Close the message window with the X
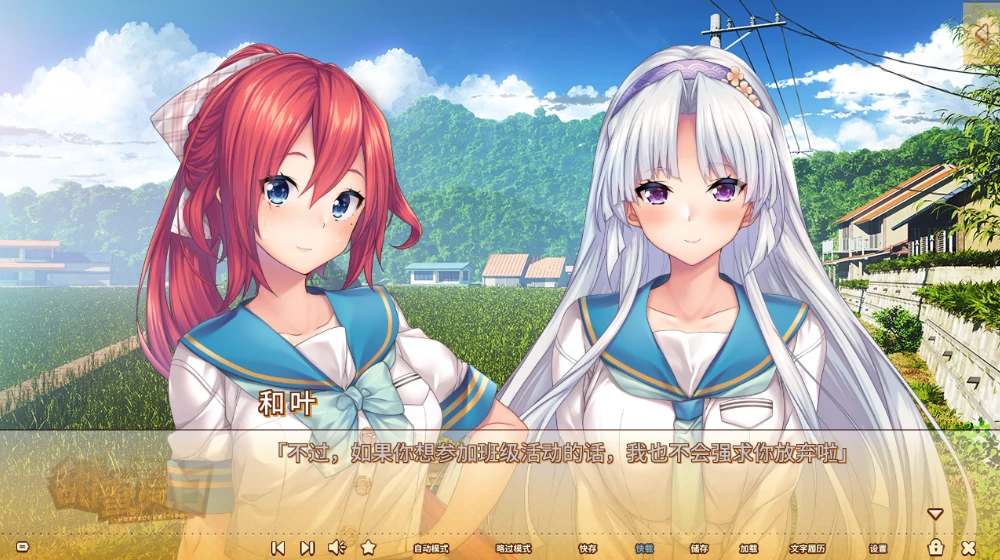This screenshot has height=560, width=1000. (x=968, y=548)
